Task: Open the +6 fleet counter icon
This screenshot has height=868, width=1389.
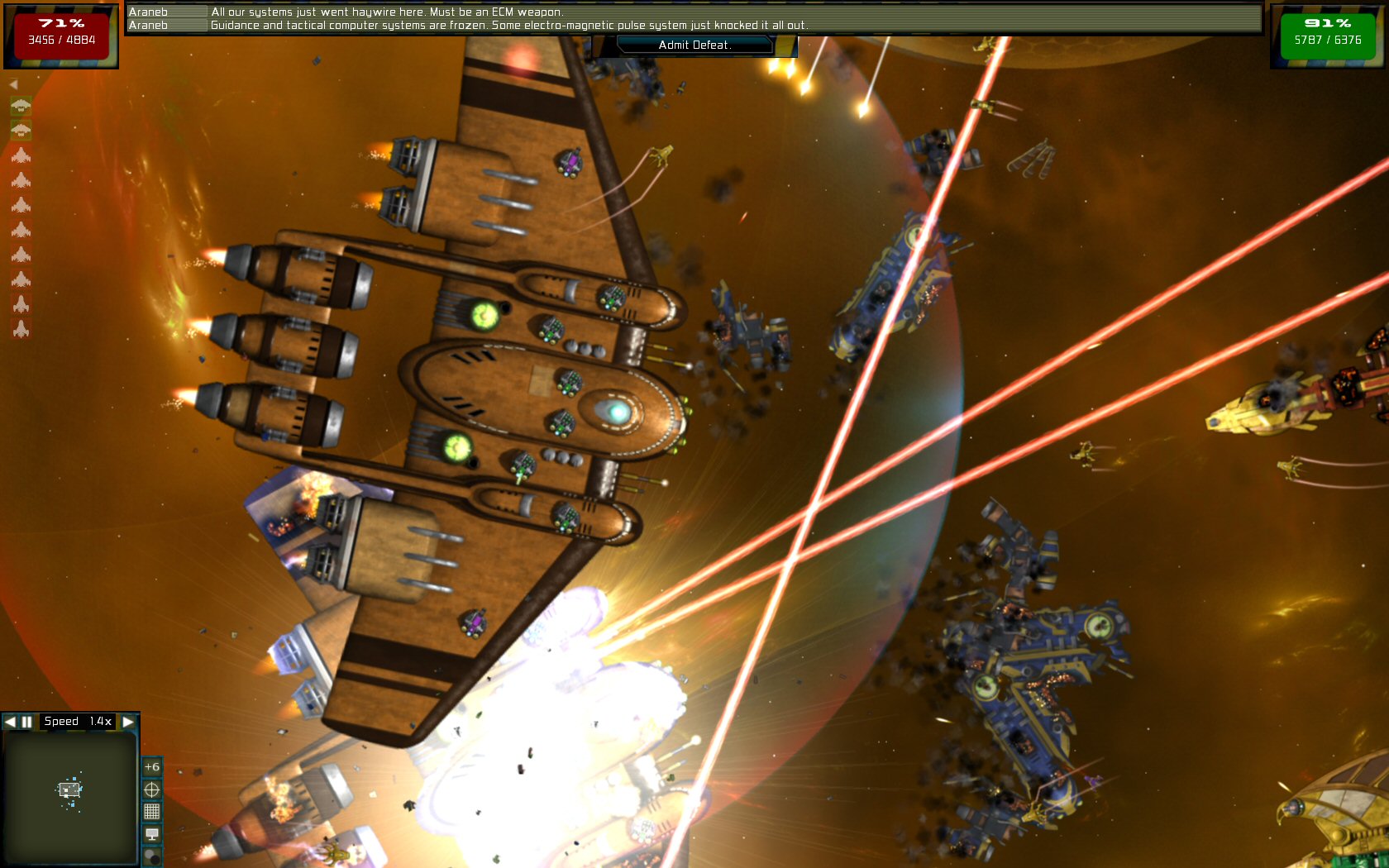Action: pos(152,767)
